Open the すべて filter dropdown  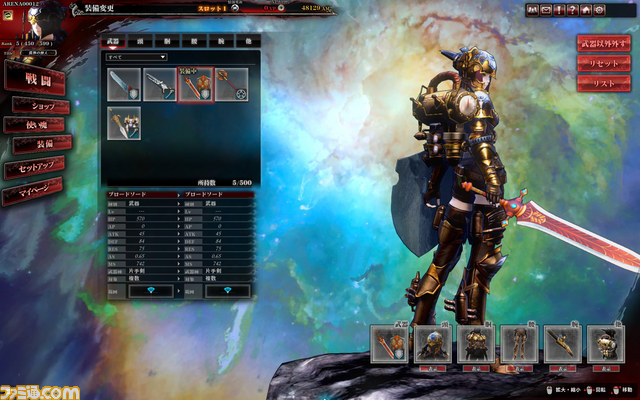point(138,58)
